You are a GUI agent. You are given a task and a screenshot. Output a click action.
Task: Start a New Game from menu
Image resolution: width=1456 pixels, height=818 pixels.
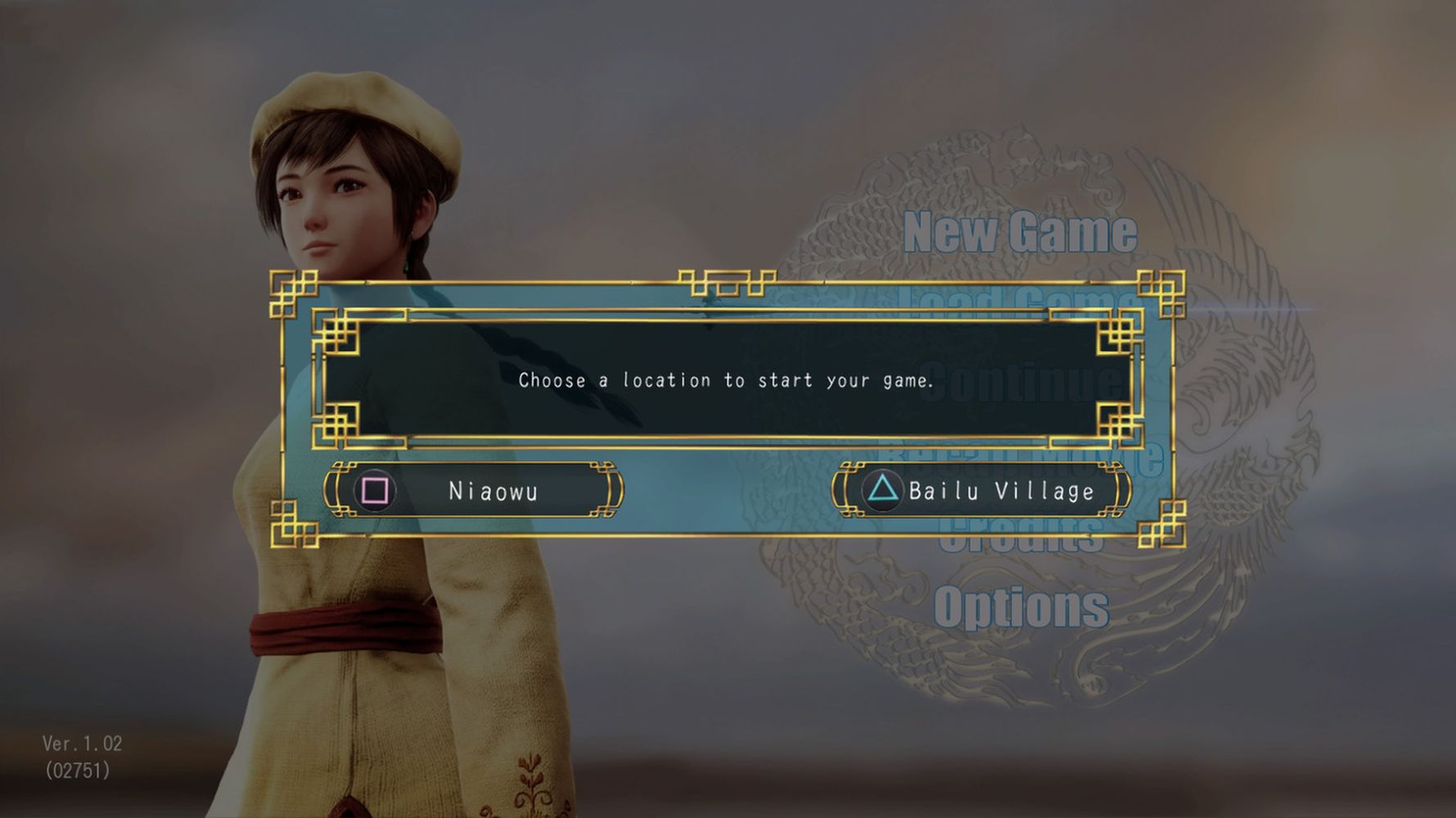pyautogui.click(x=1020, y=231)
